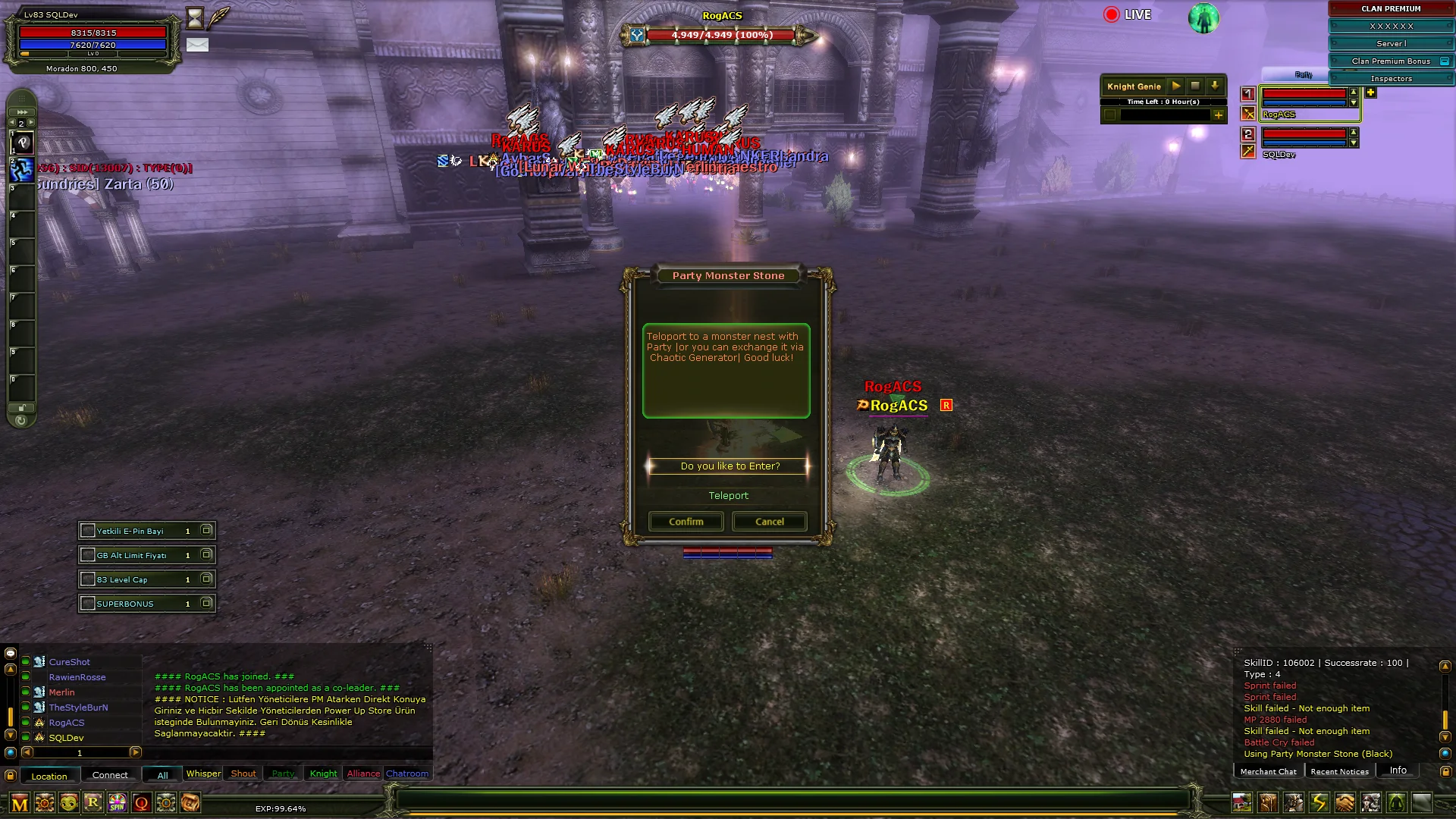Open the Connect tab
The height and width of the screenshot is (819, 1456).
pos(110,775)
